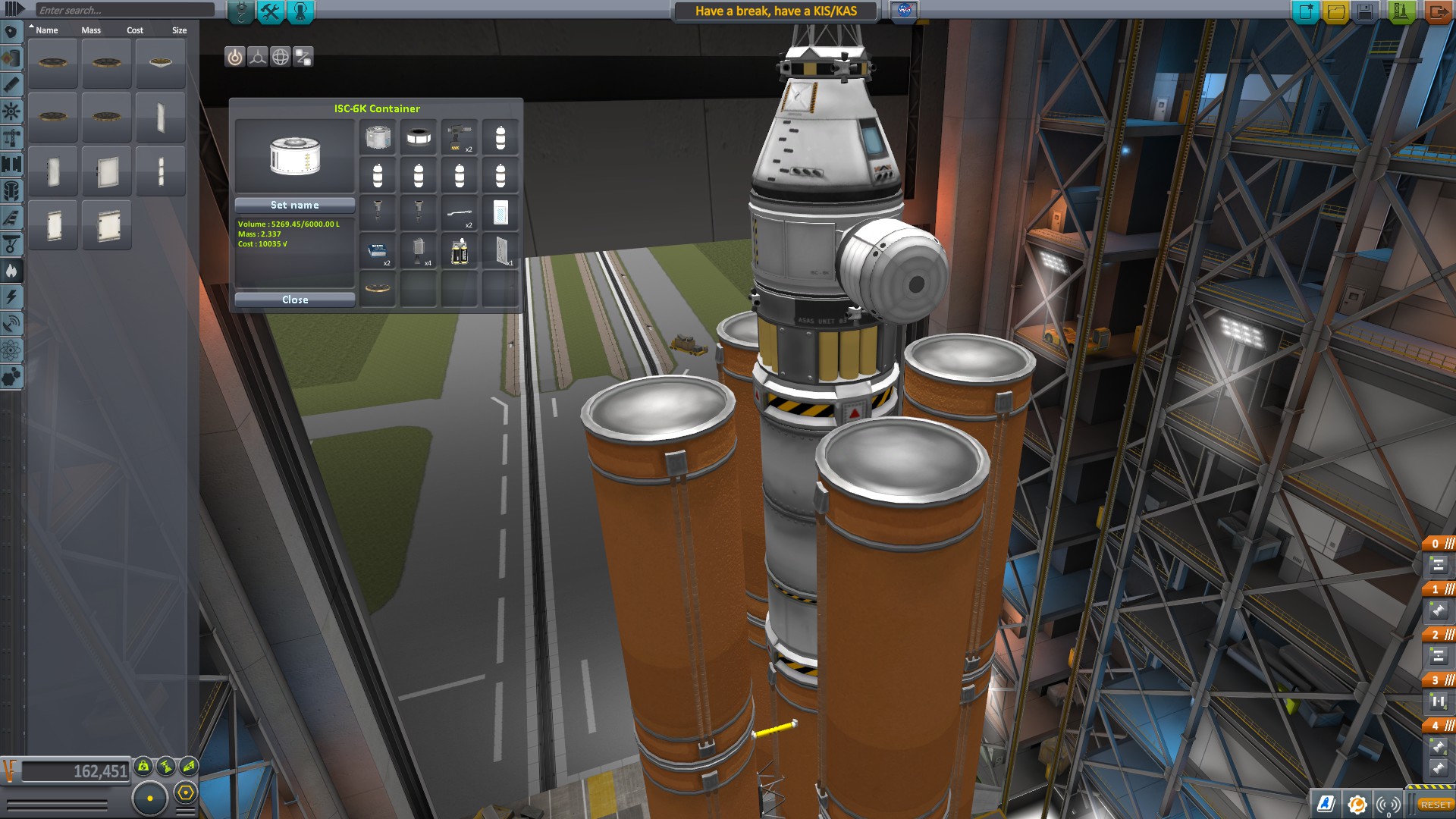This screenshot has height=819, width=1456.
Task: Switch to the wrench-and-hammer parts tab
Action: point(270,11)
